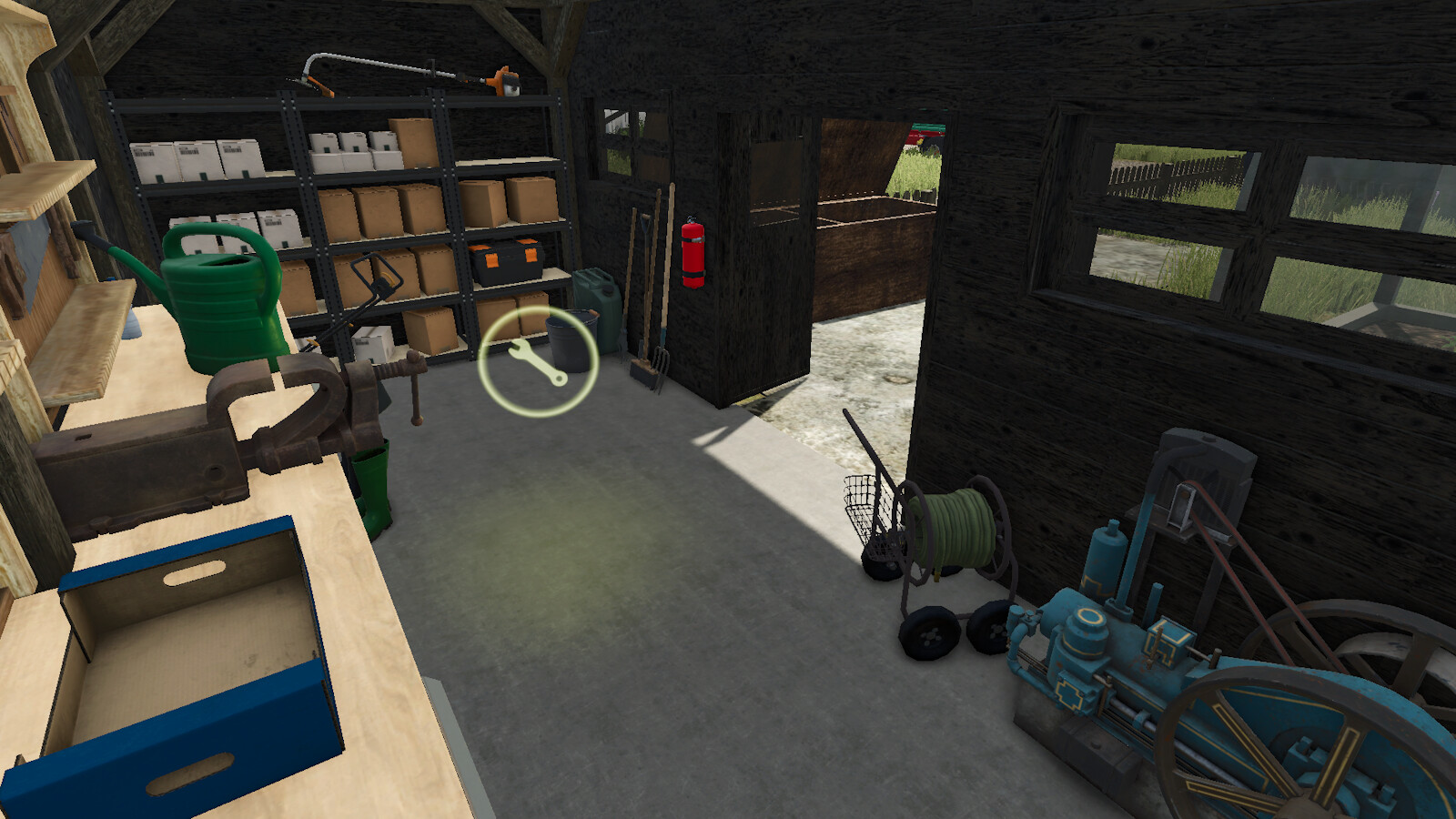
Task: Activate the glowing wrench workshop icon
Action: [538, 361]
